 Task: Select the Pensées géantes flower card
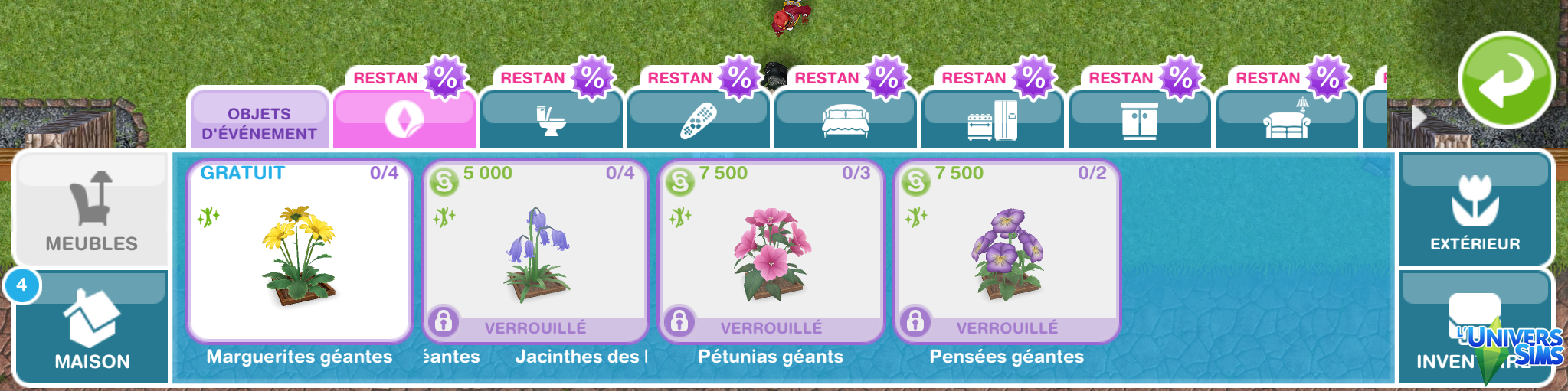point(1007,251)
